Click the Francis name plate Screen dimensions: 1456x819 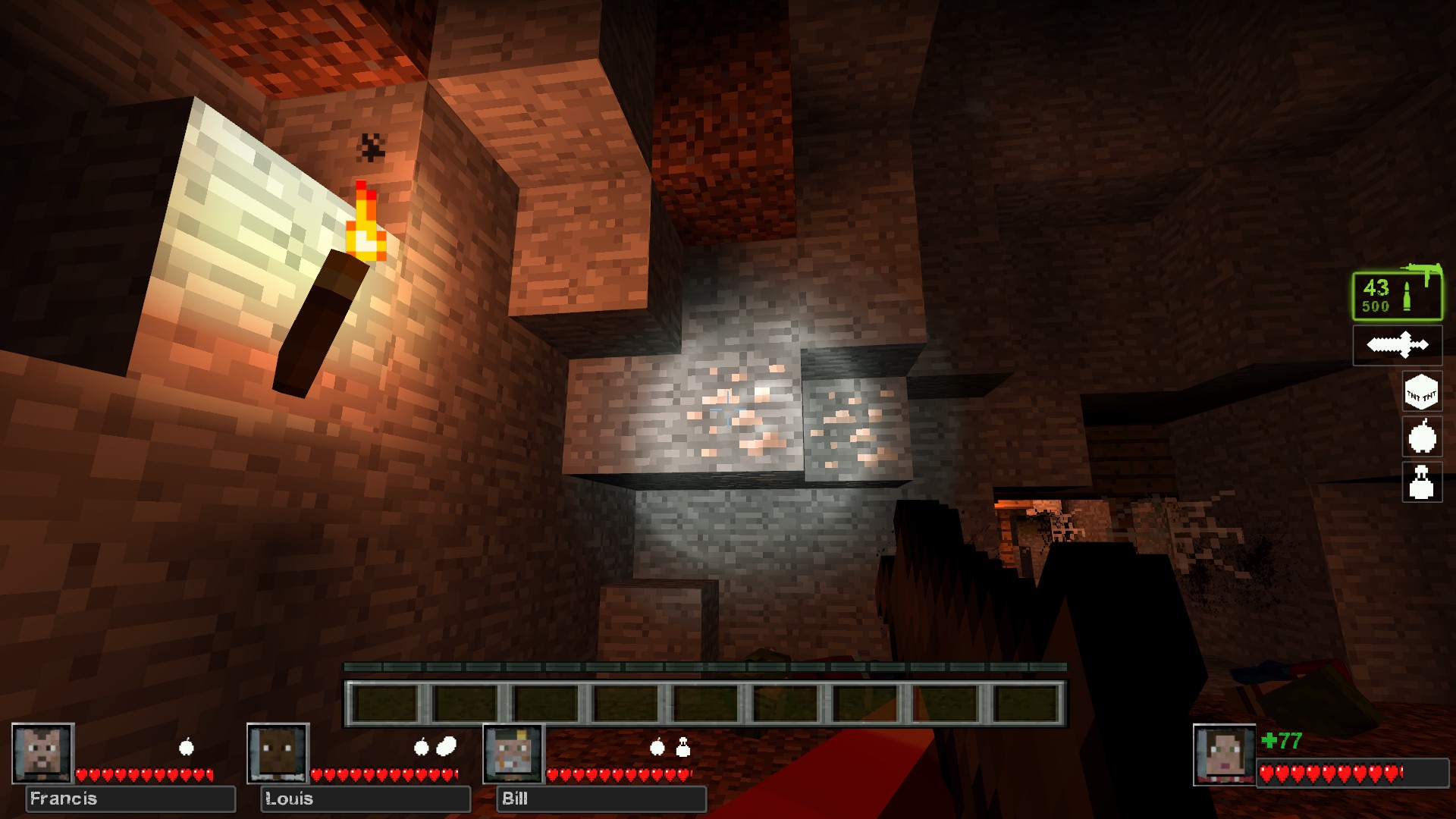pos(130,799)
